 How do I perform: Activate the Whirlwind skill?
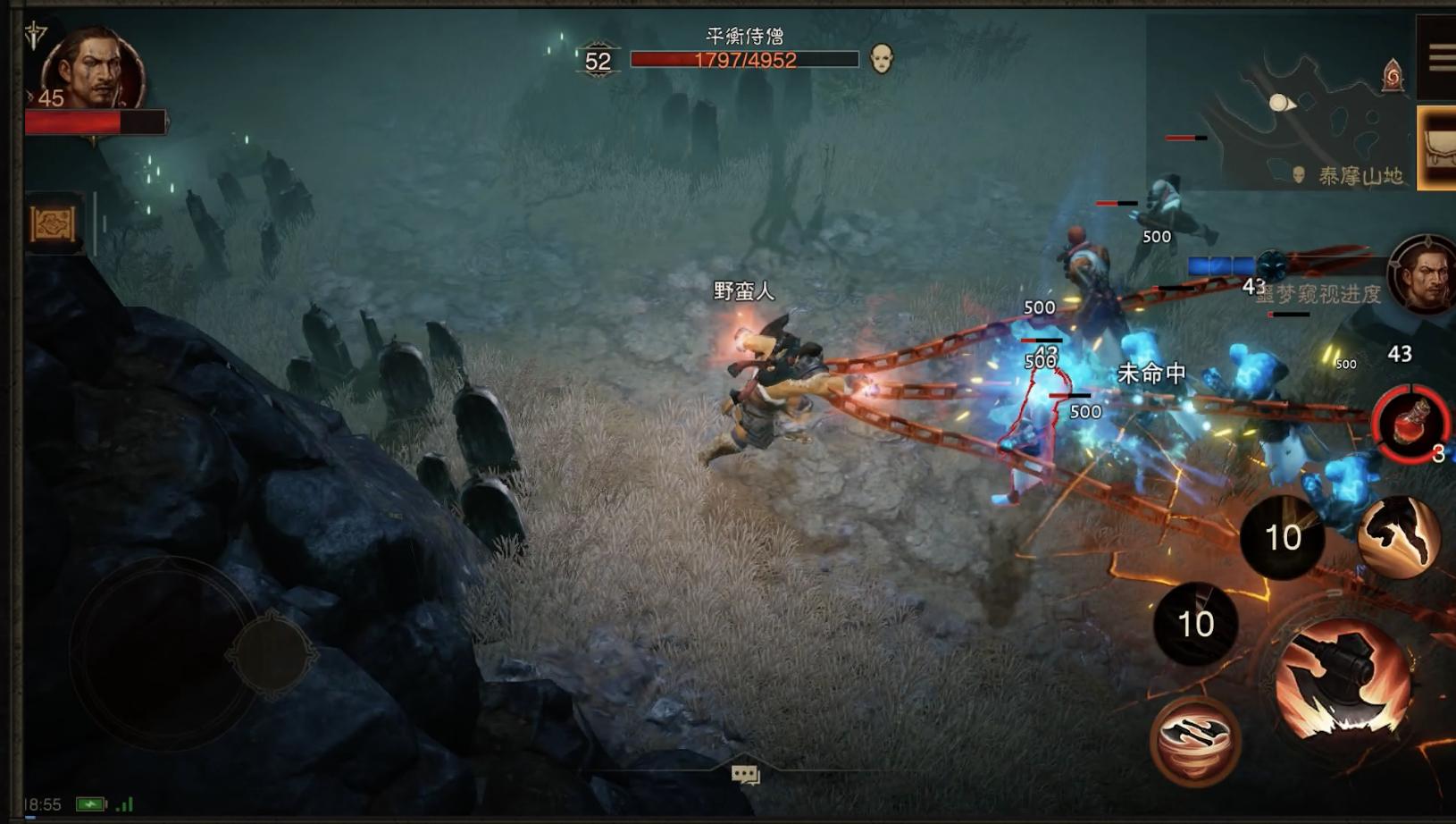click(x=1195, y=740)
